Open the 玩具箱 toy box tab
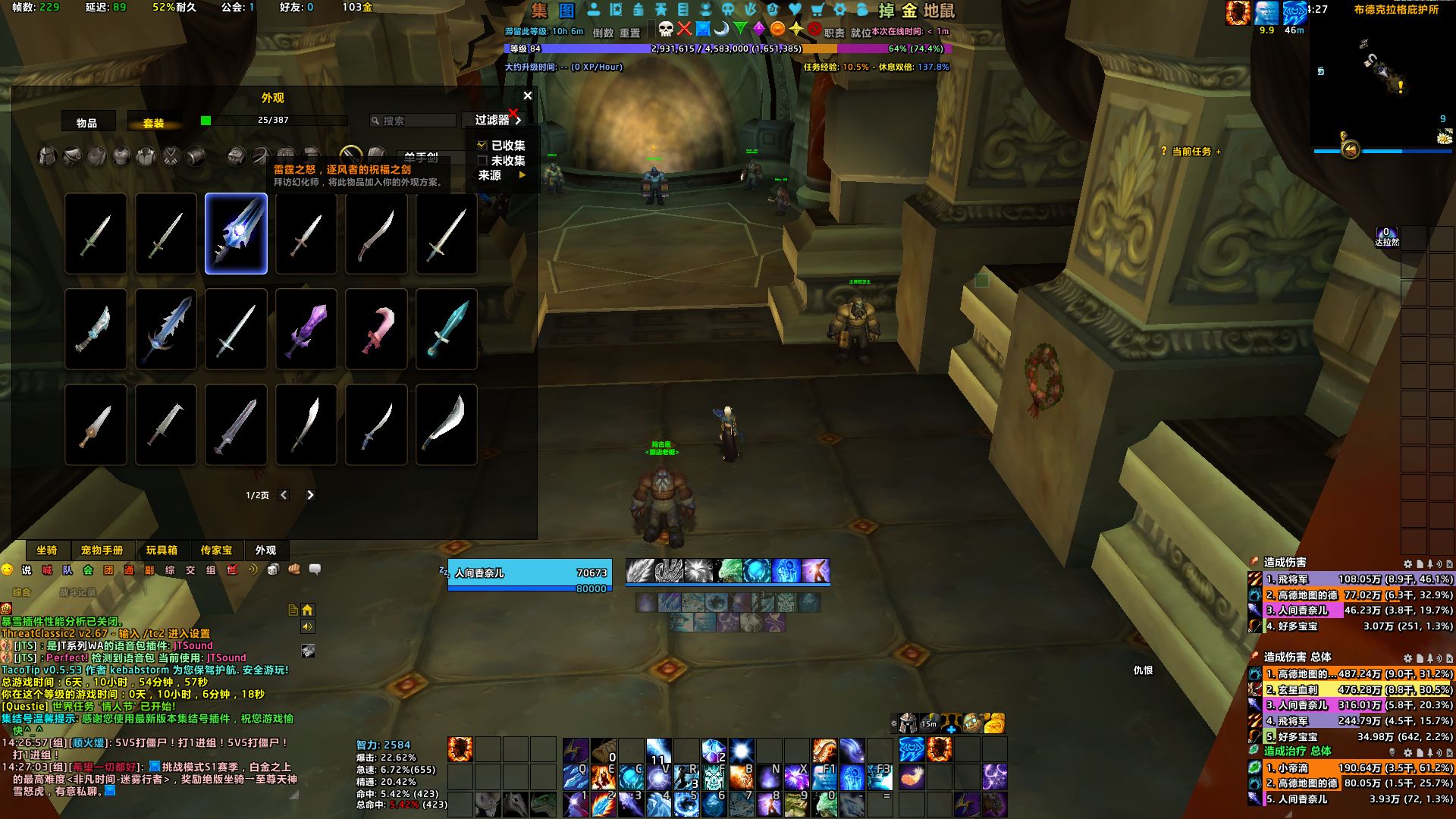 tap(162, 551)
